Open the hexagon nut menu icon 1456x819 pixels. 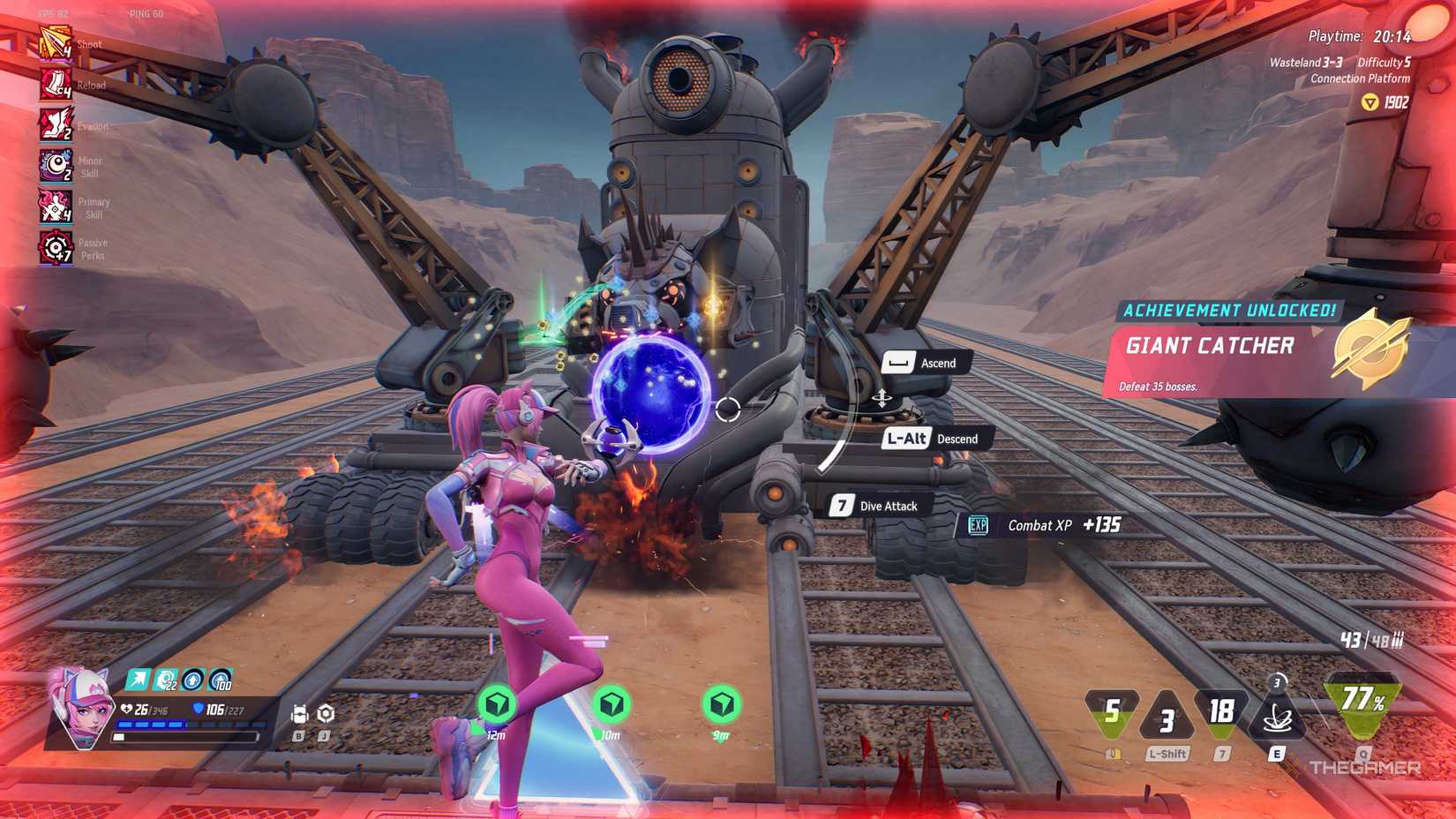pyautogui.click(x=326, y=713)
